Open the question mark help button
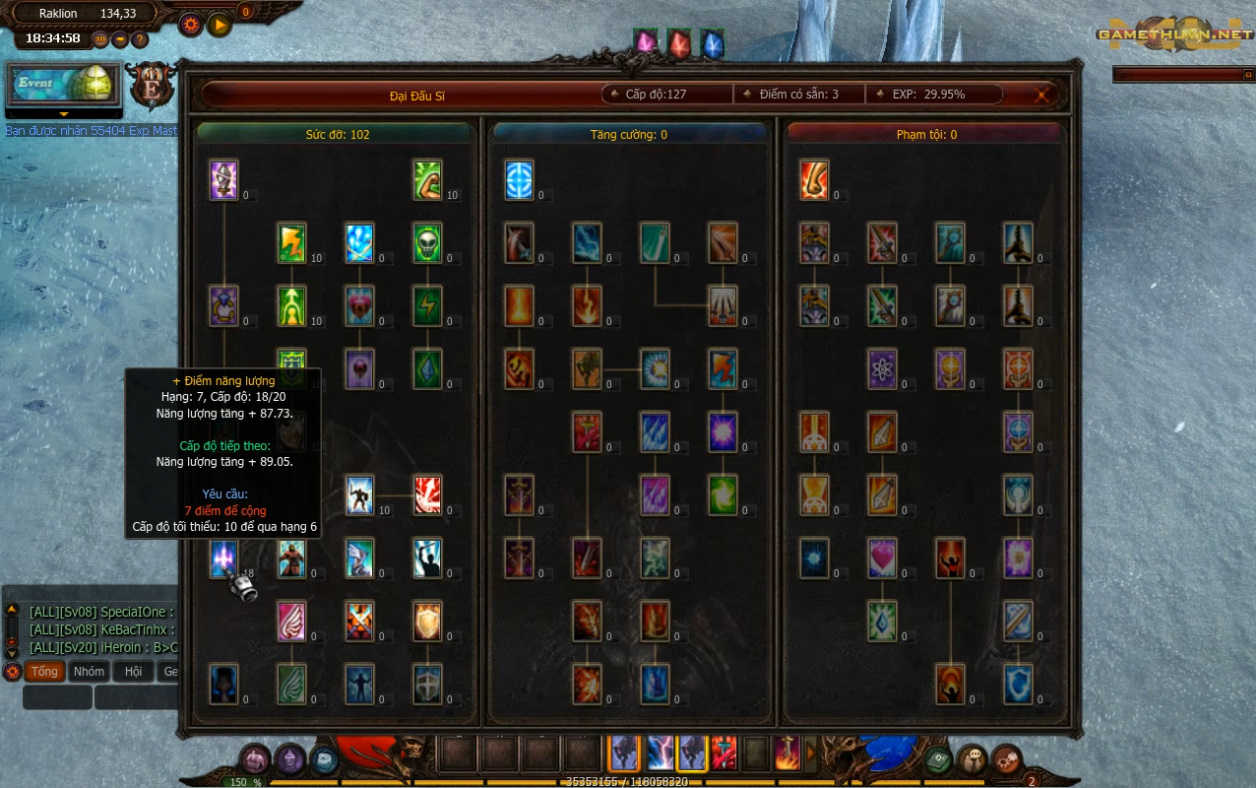The width and height of the screenshot is (1256, 788). (x=140, y=40)
